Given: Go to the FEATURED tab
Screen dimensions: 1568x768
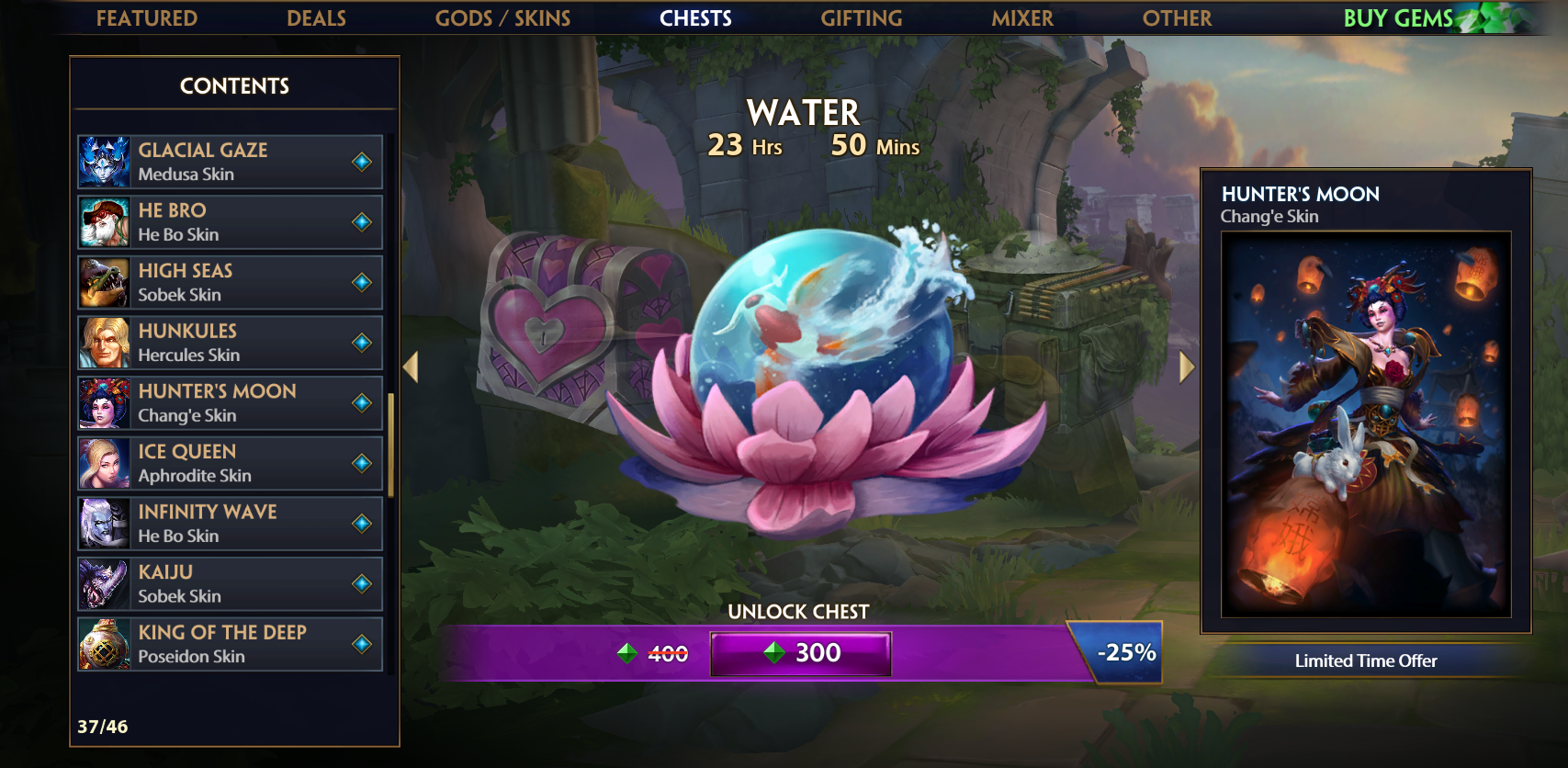Looking at the screenshot, I should [x=147, y=17].
